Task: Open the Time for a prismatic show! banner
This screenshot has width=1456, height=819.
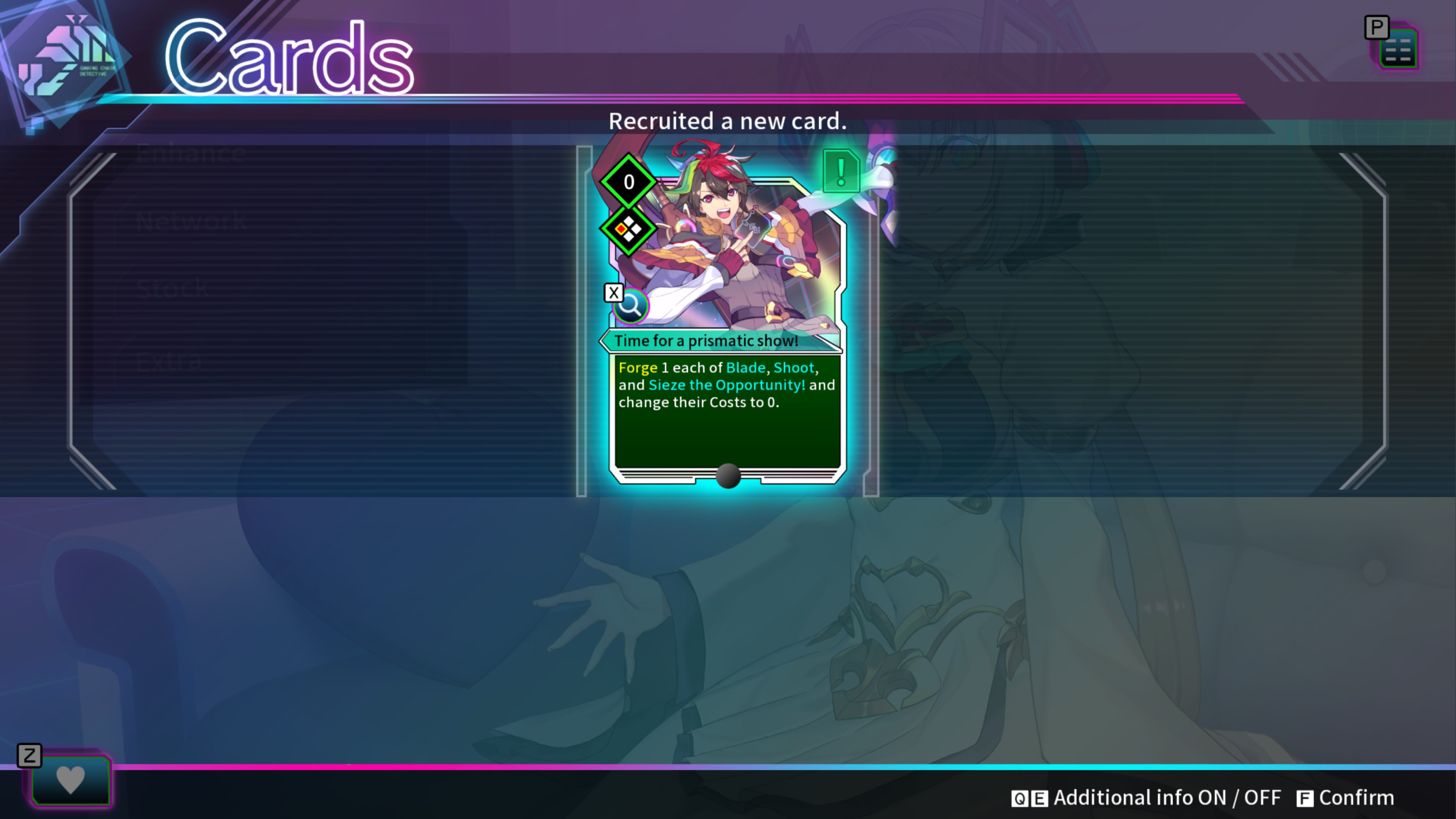Action: (706, 340)
